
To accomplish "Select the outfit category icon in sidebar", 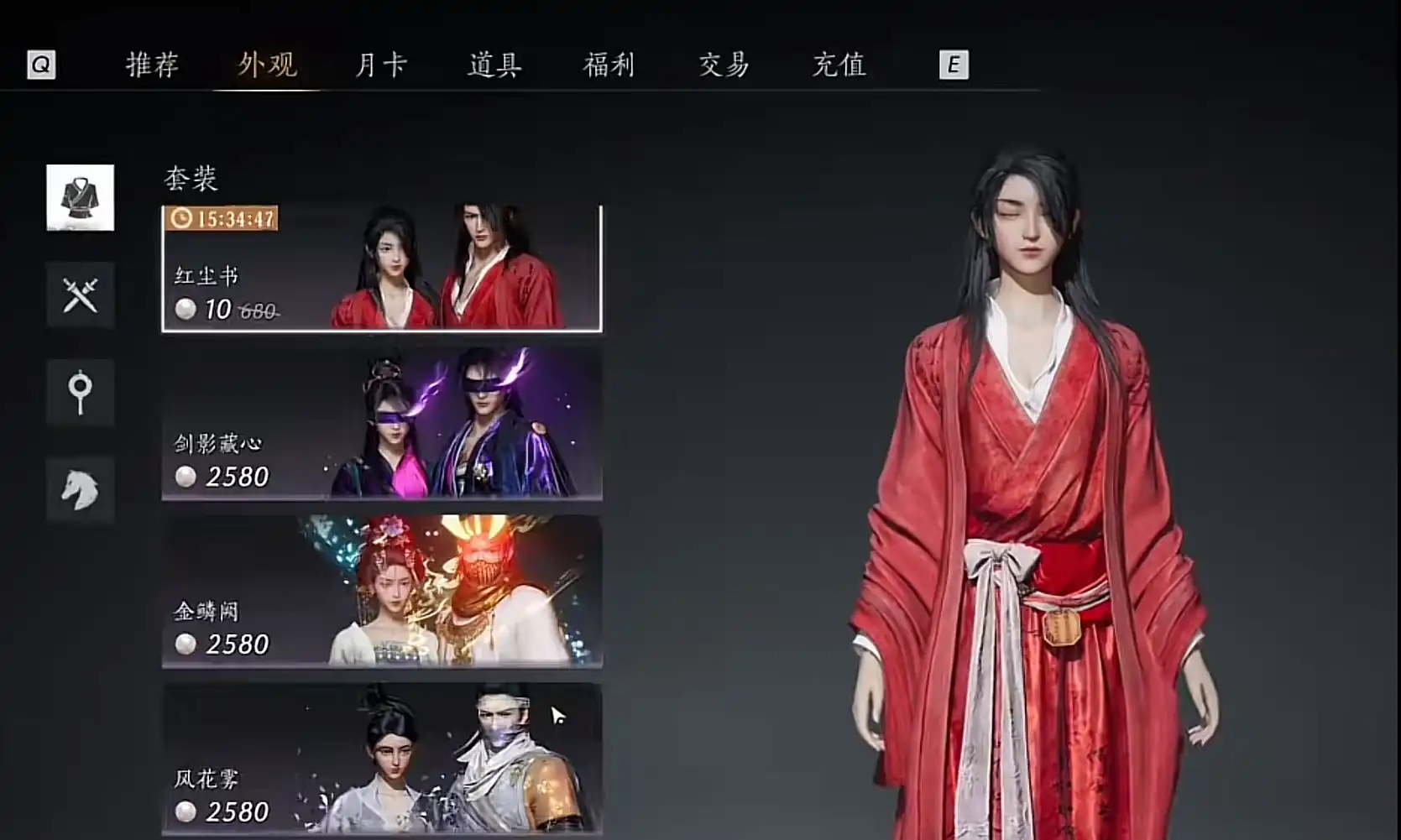I will tap(80, 199).
